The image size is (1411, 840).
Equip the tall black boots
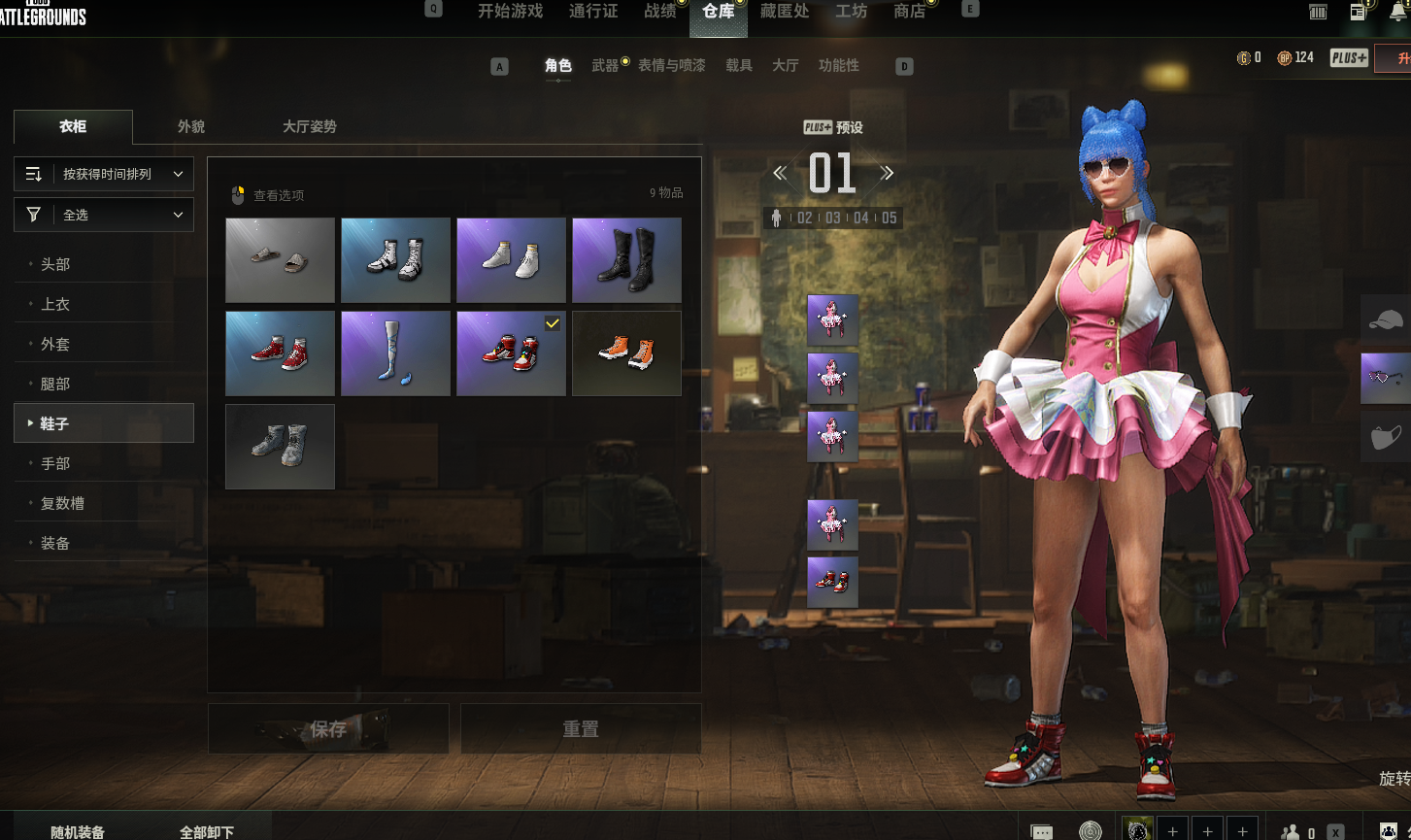tap(626, 259)
